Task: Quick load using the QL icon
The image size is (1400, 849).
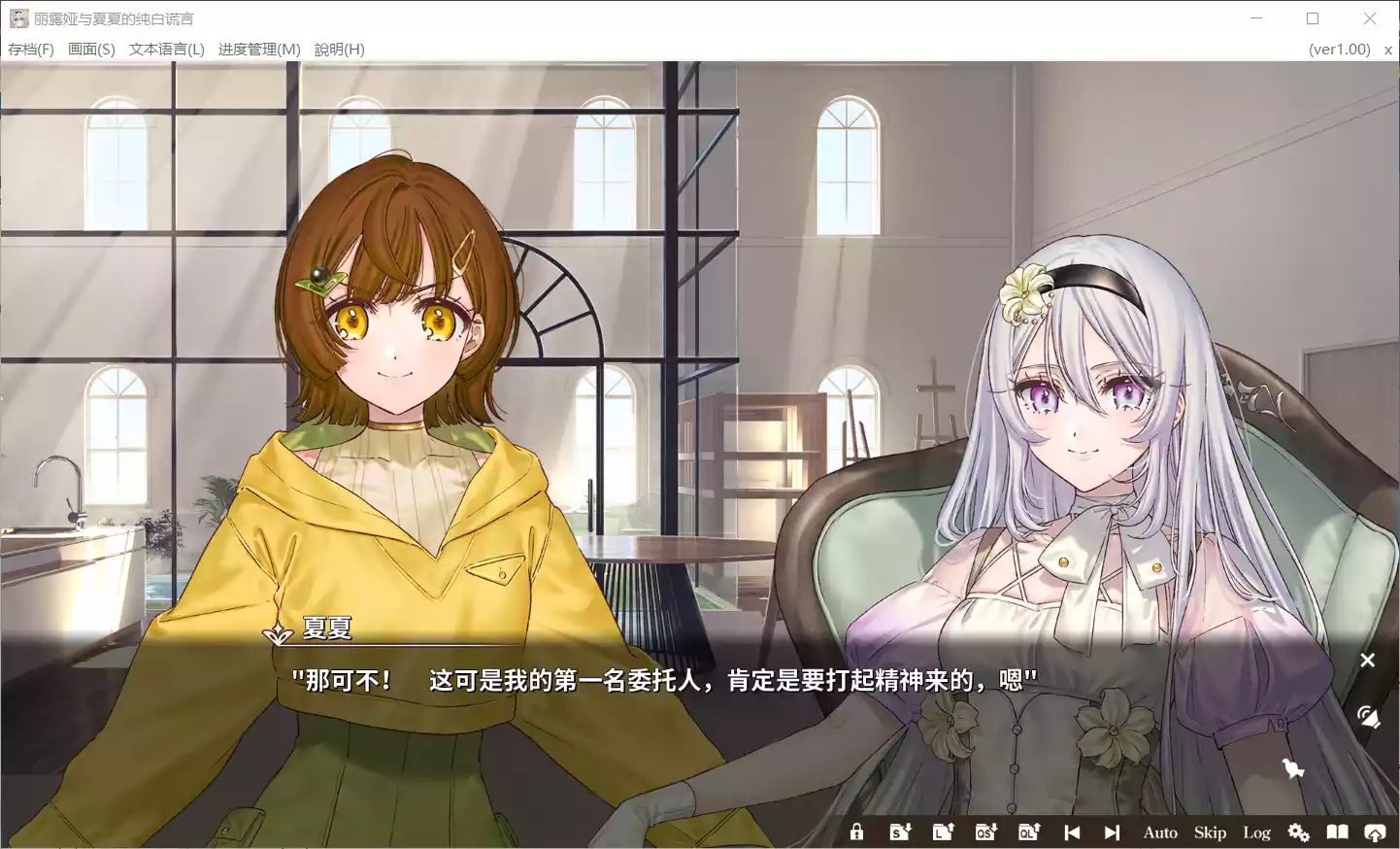Action: 1028,832
